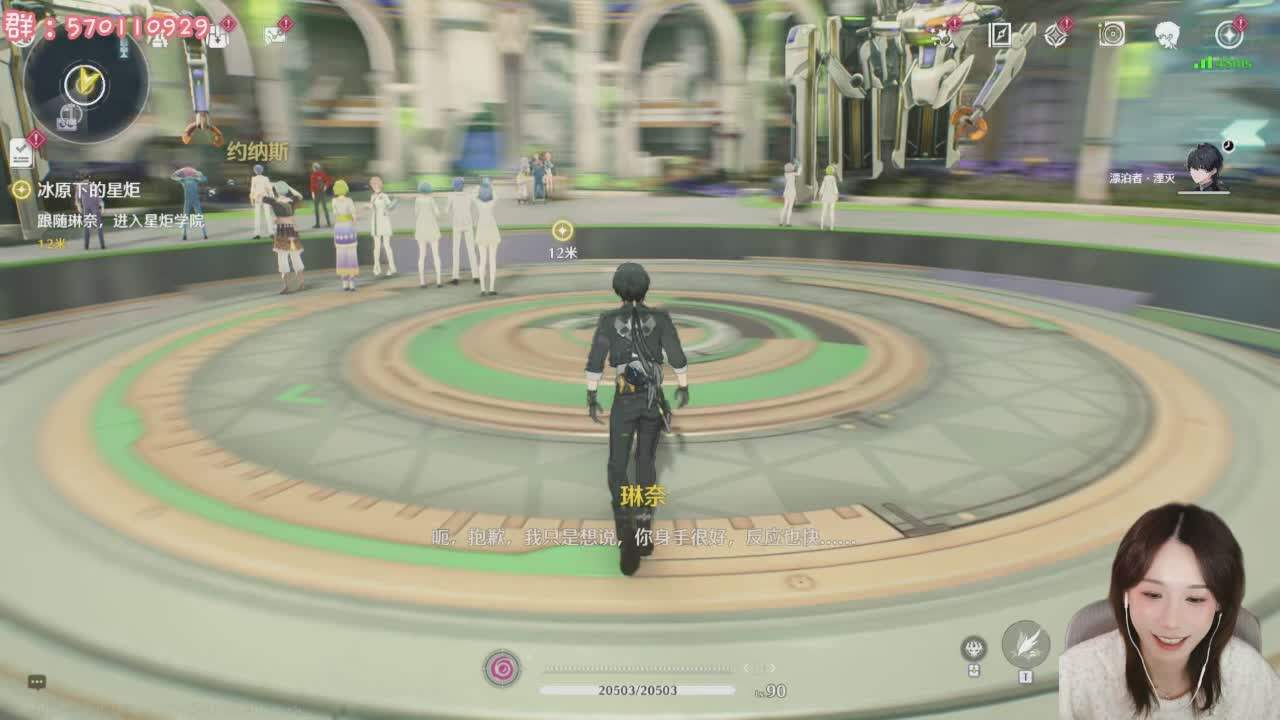Use the small crown-shaped icon beside the feather

(973, 649)
